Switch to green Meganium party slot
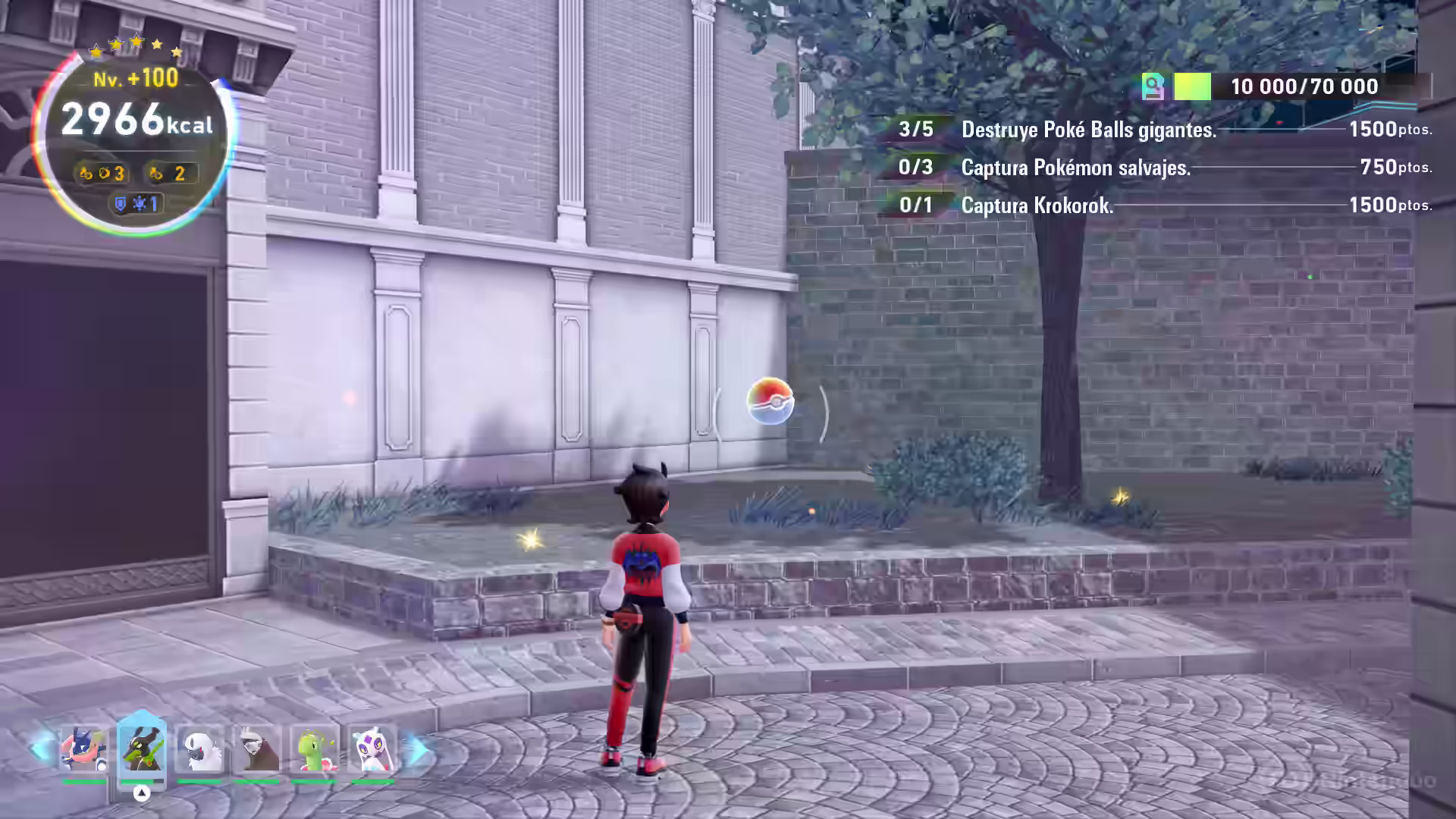 pos(314,749)
